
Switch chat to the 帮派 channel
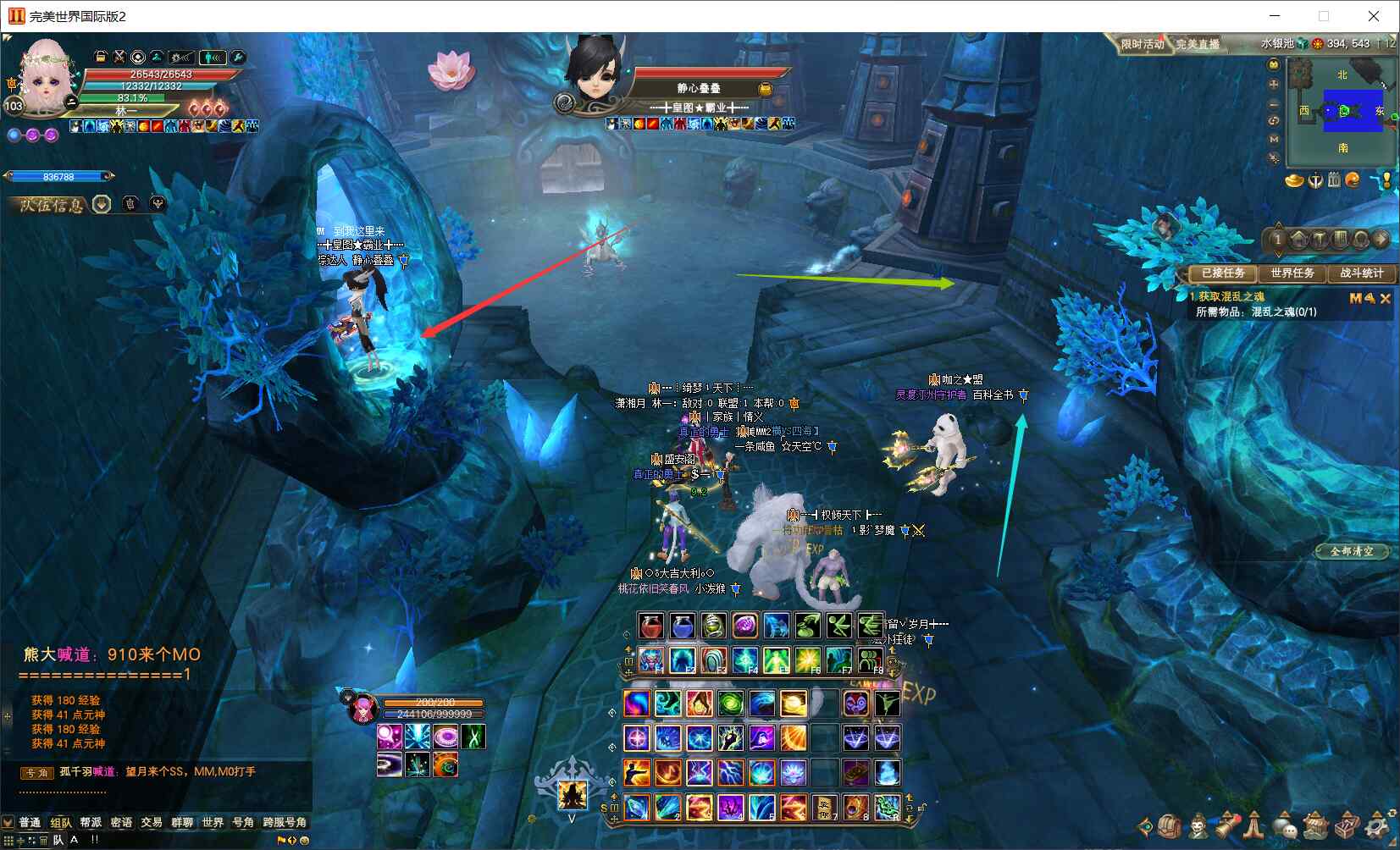click(91, 822)
